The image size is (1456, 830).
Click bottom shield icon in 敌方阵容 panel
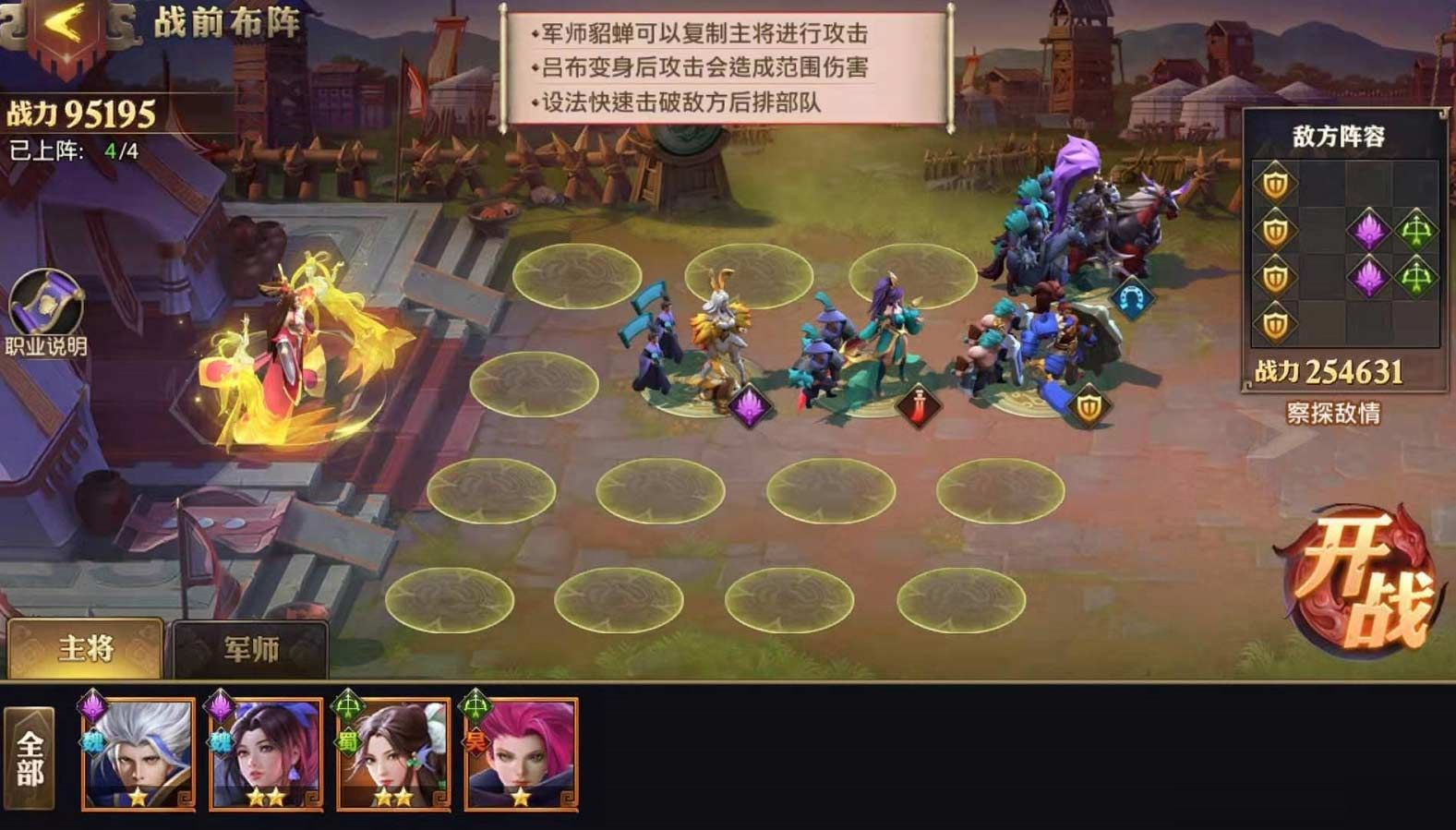pos(1275,322)
